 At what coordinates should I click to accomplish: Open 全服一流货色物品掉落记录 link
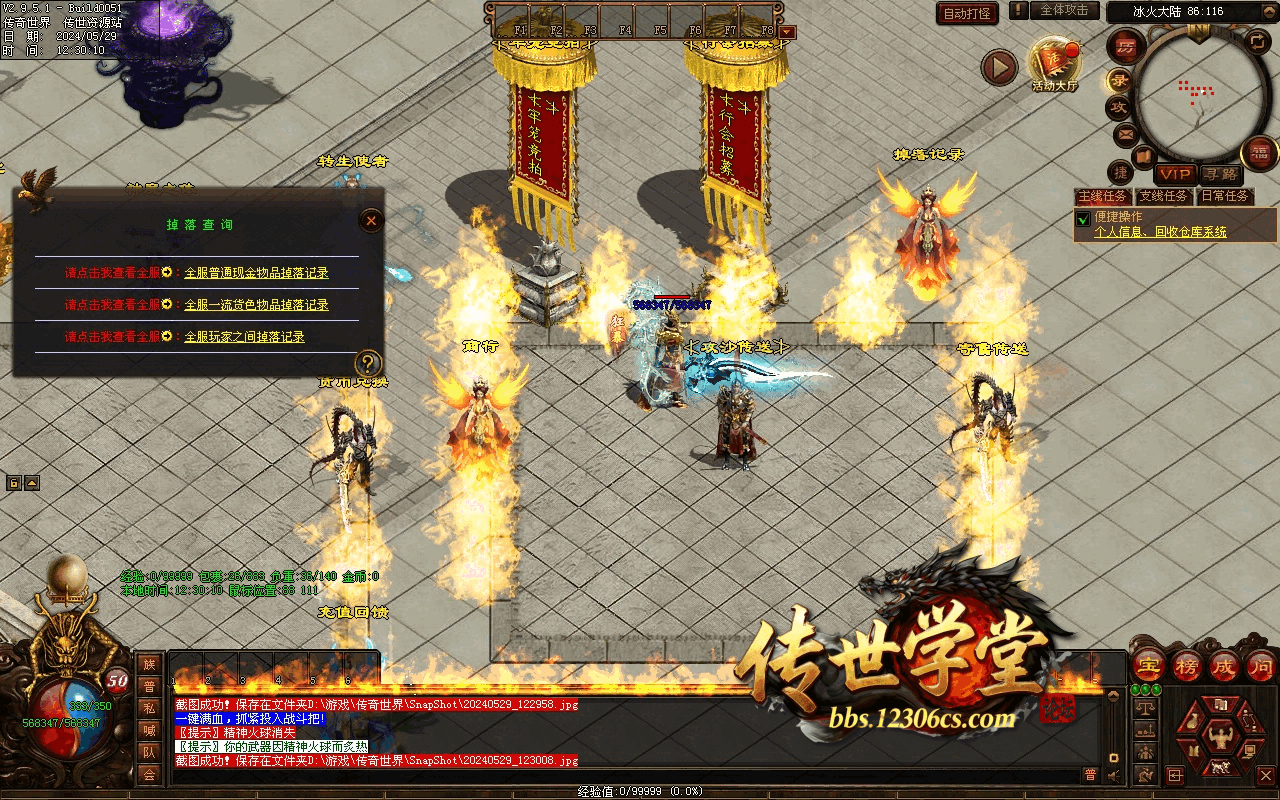pos(256,304)
